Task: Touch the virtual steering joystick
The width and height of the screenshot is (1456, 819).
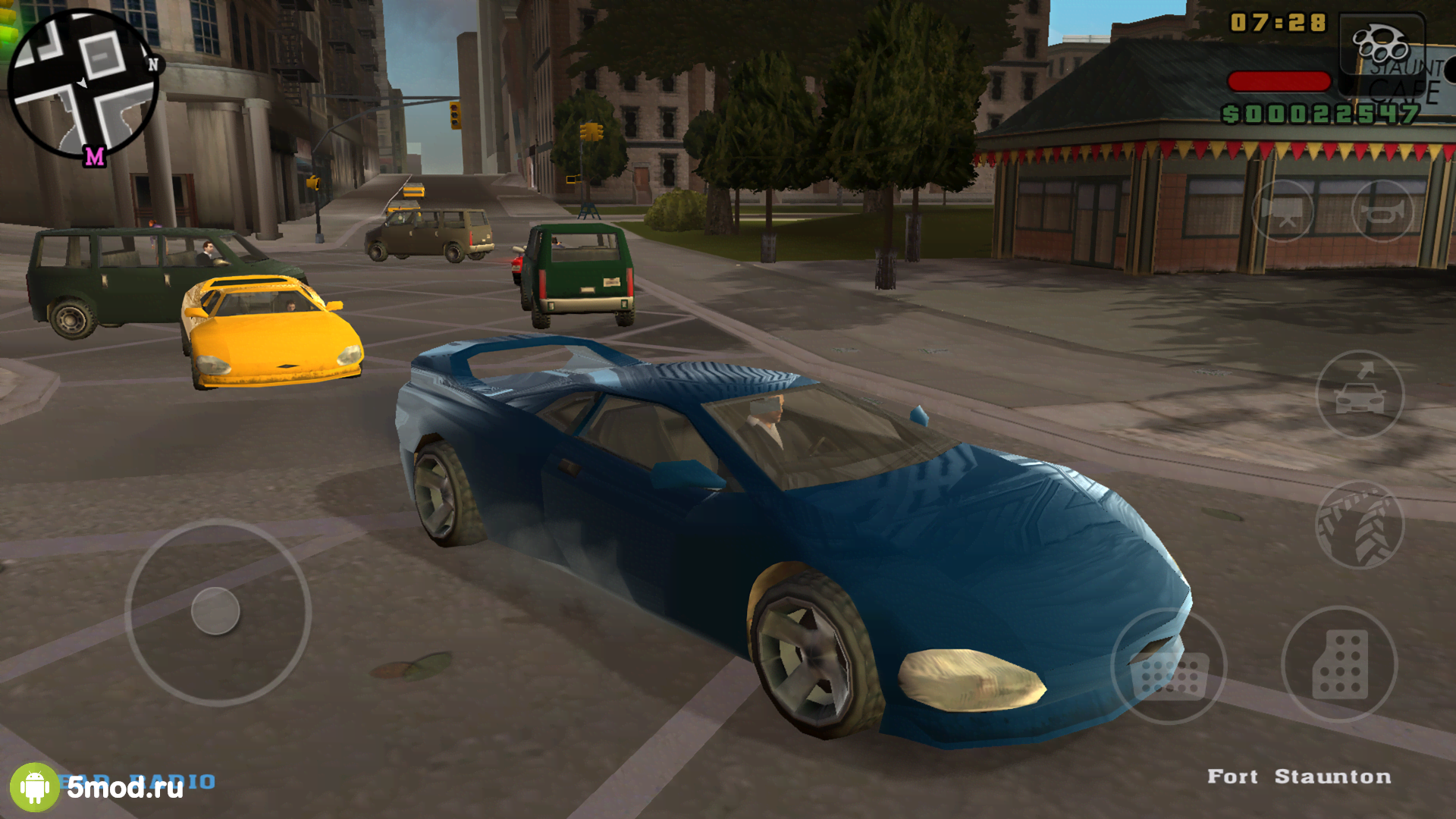Action: 216,611
